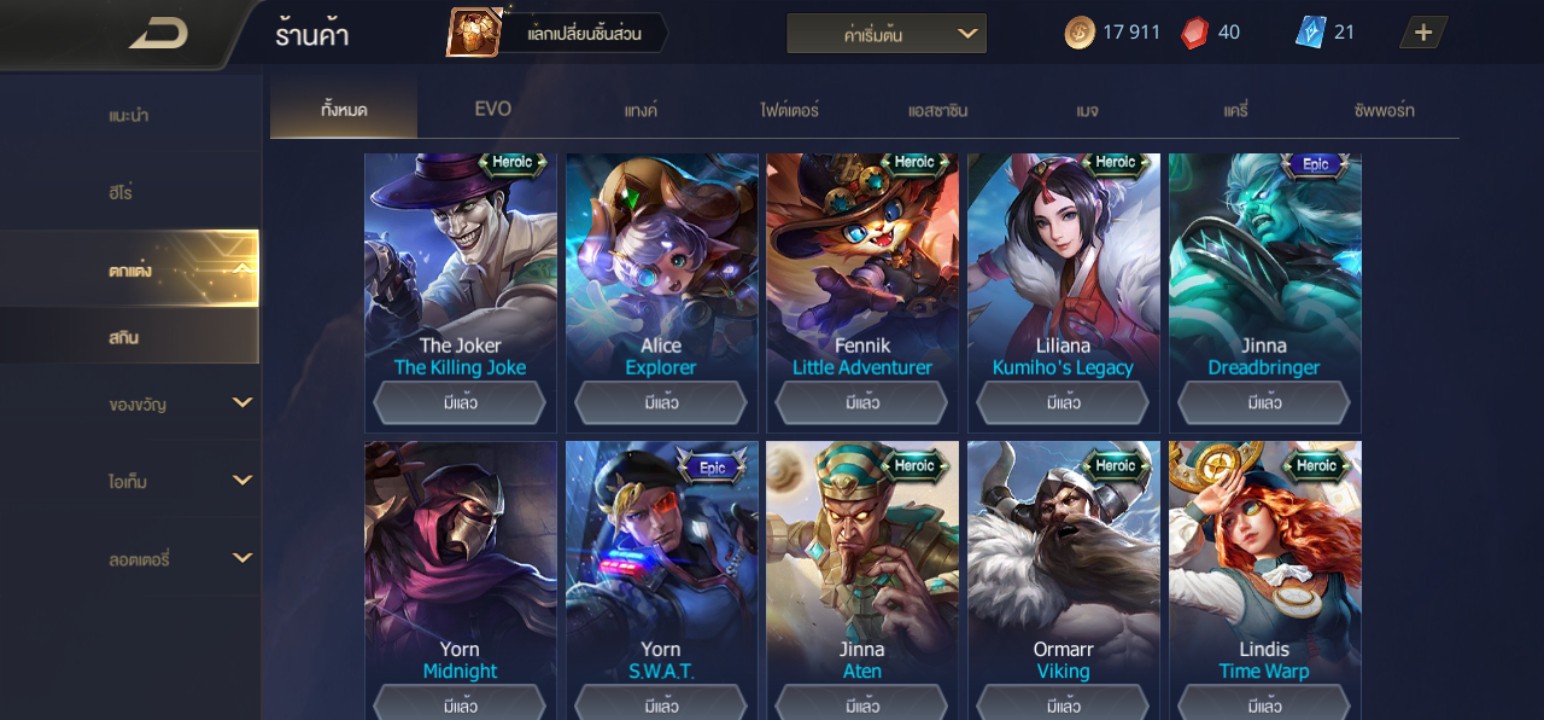
Task: Open the แลกเปลี่ยนชิ้นส่วน fragment exchange
Action: [557, 34]
